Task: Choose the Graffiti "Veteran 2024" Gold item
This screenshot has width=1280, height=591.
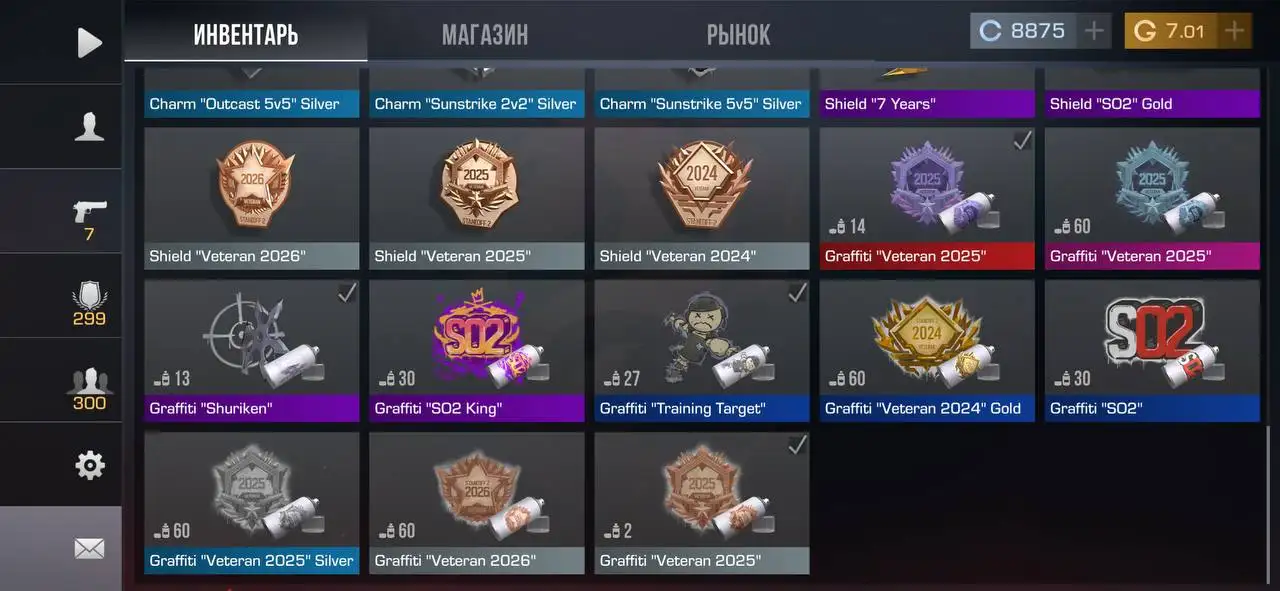Action: point(926,350)
